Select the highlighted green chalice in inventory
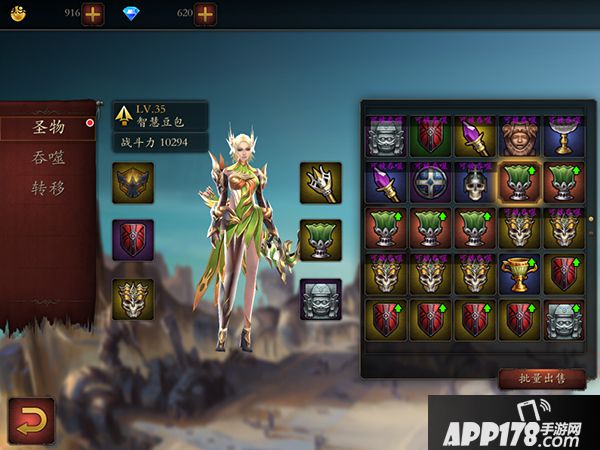This screenshot has width=600, height=450. [x=519, y=183]
